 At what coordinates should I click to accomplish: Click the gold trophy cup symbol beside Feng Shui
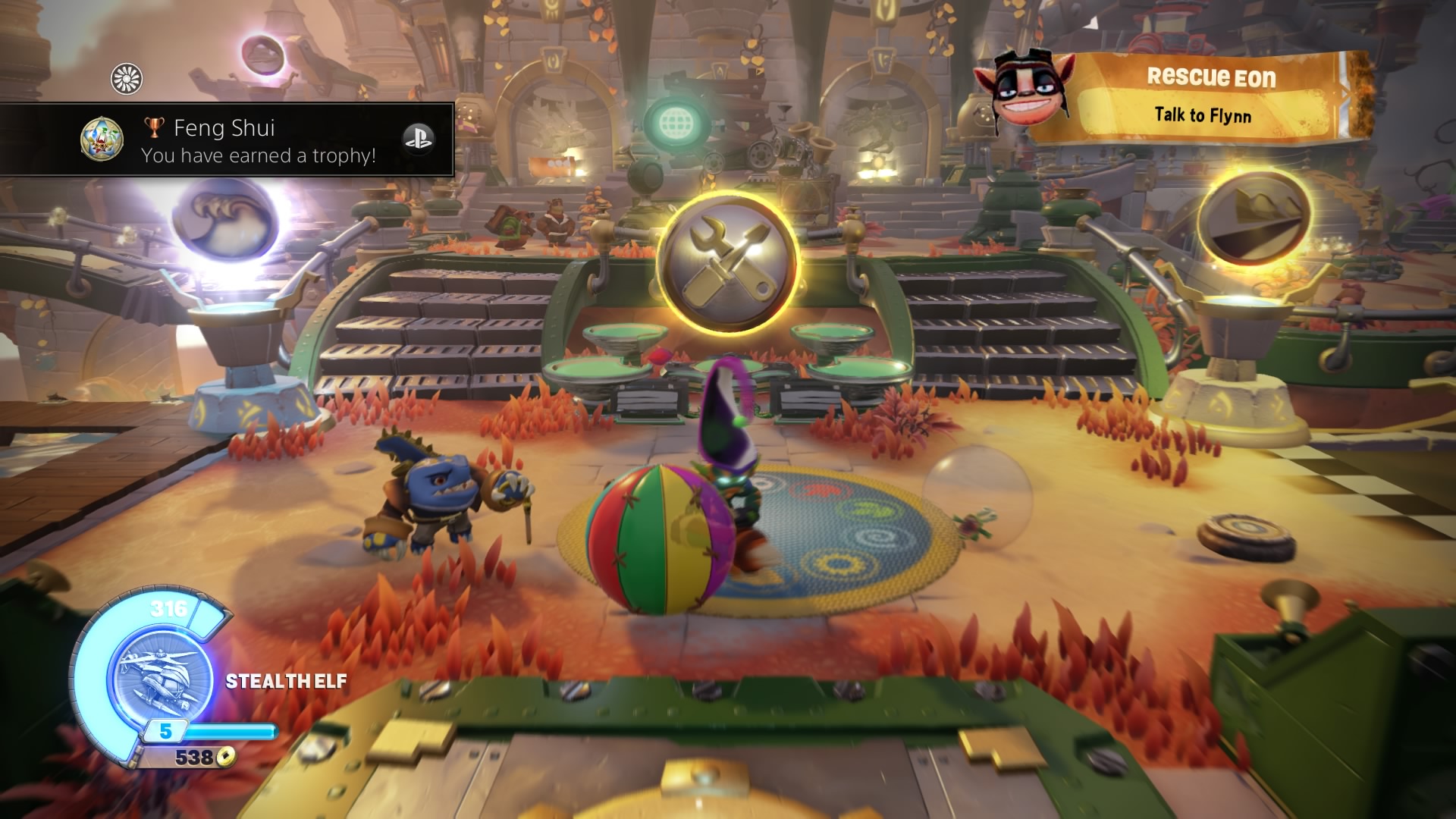pyautogui.click(x=155, y=127)
